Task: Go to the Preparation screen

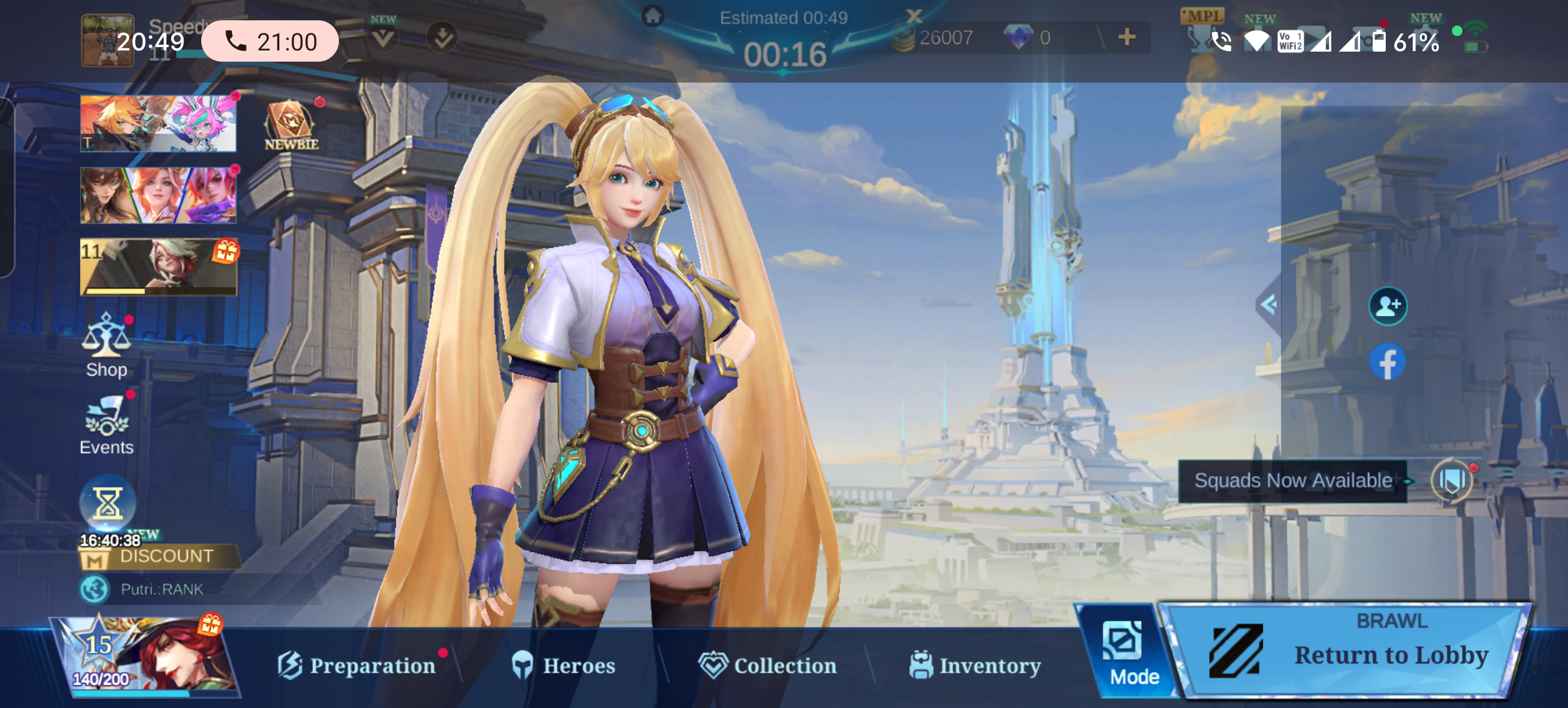Action: [357, 665]
